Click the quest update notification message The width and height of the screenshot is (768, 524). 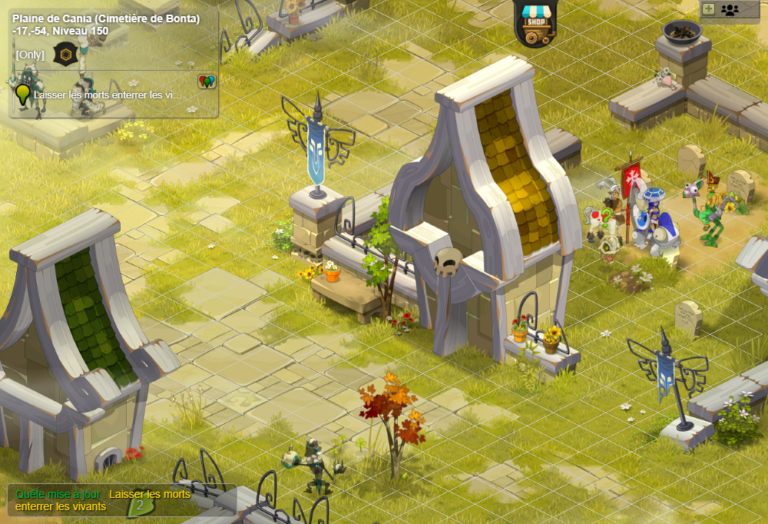[x=98, y=500]
